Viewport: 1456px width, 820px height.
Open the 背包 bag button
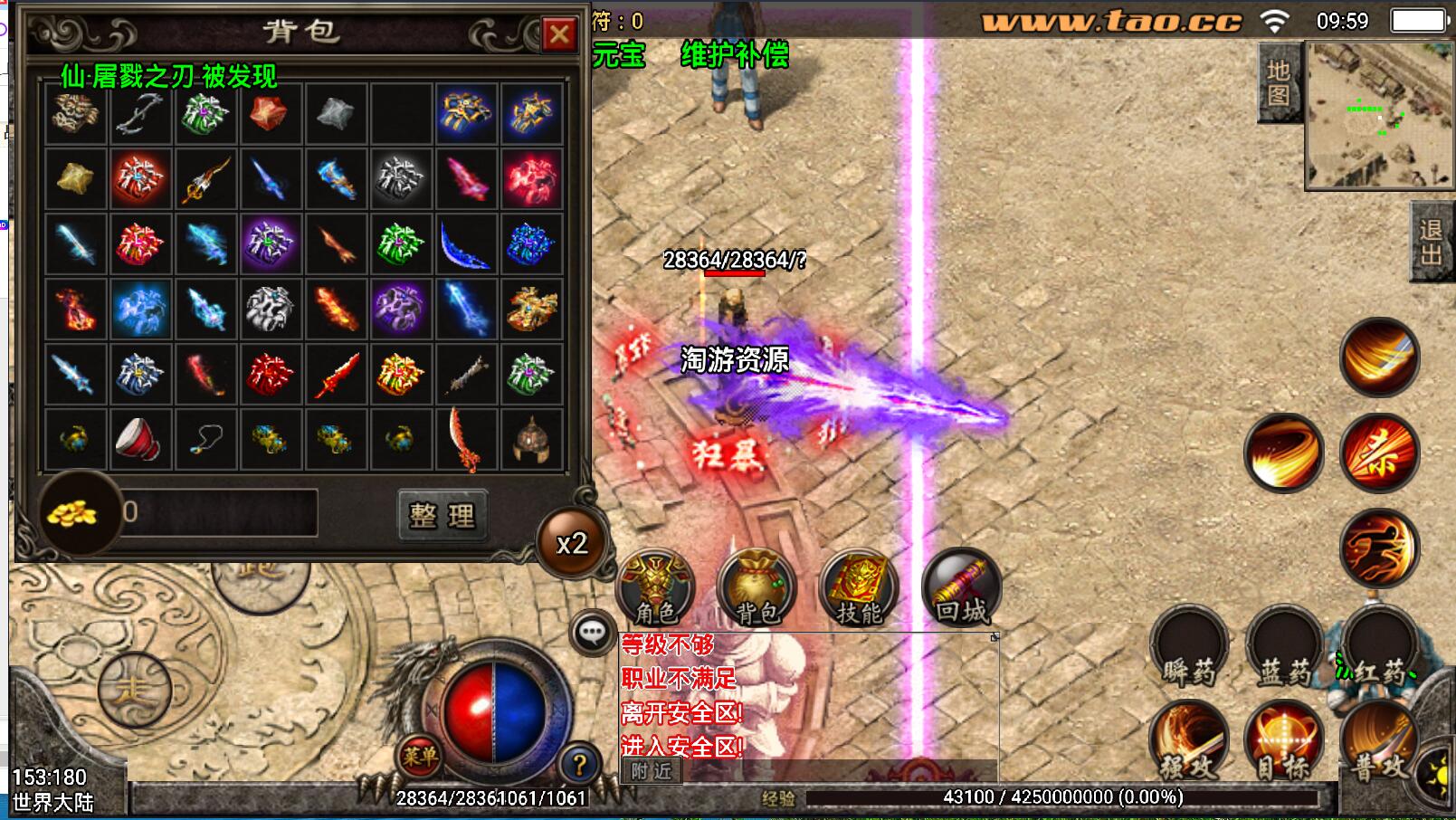pos(757,588)
